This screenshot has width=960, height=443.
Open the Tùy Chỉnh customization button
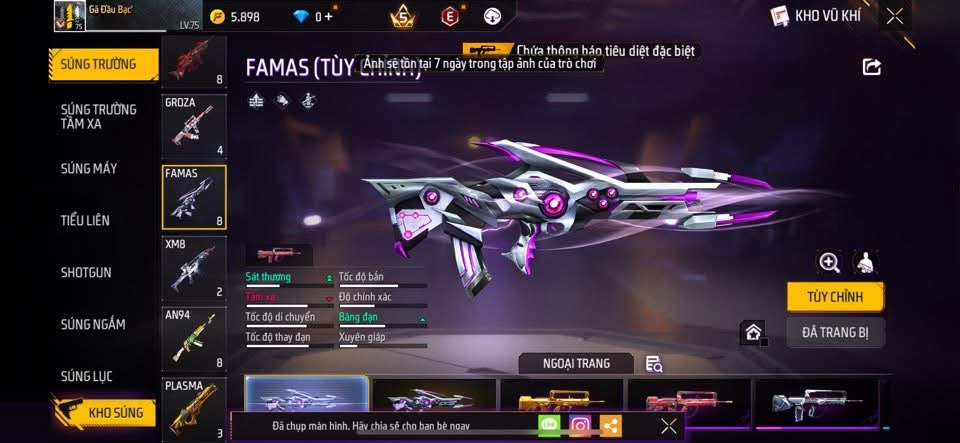tap(835, 297)
